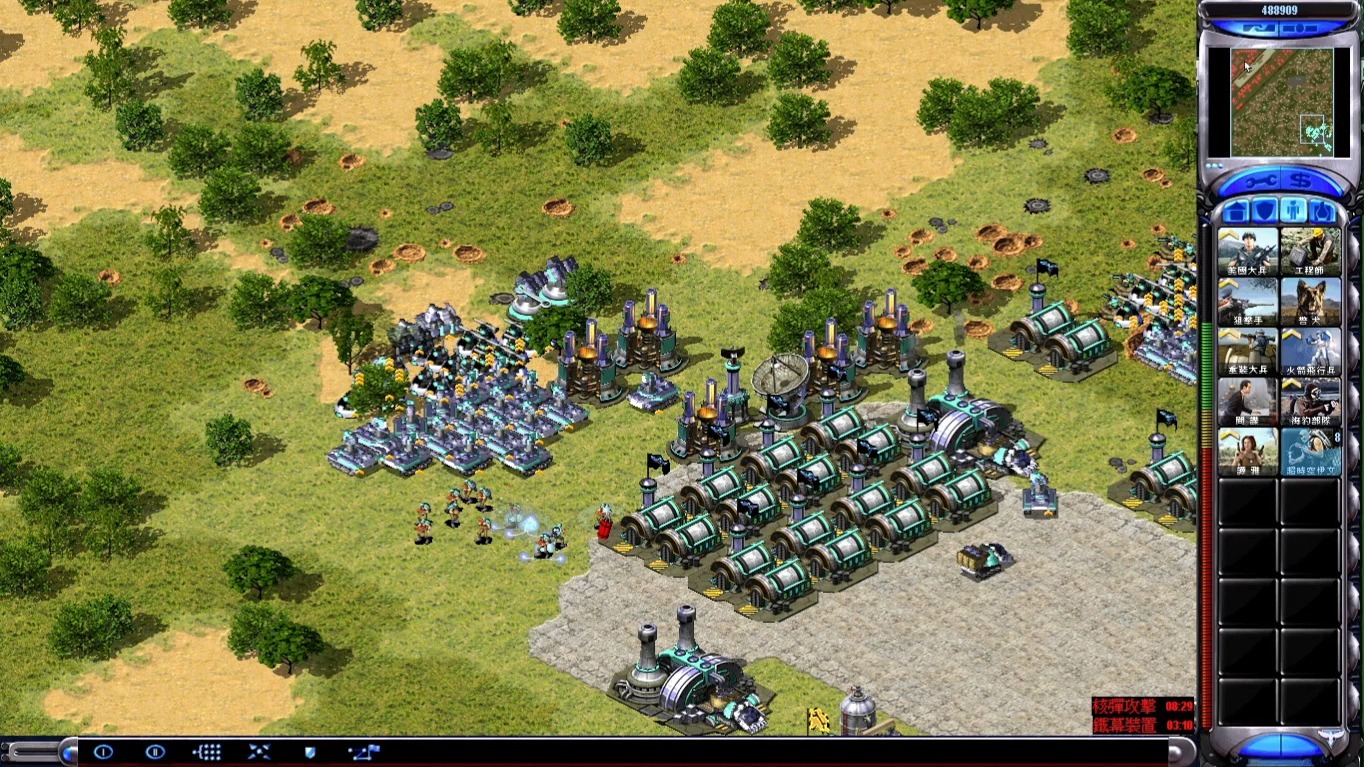Click the Chrono Ivan (超時空伊文) icon
Viewport: 1364px width, 767px height.
1310,451
